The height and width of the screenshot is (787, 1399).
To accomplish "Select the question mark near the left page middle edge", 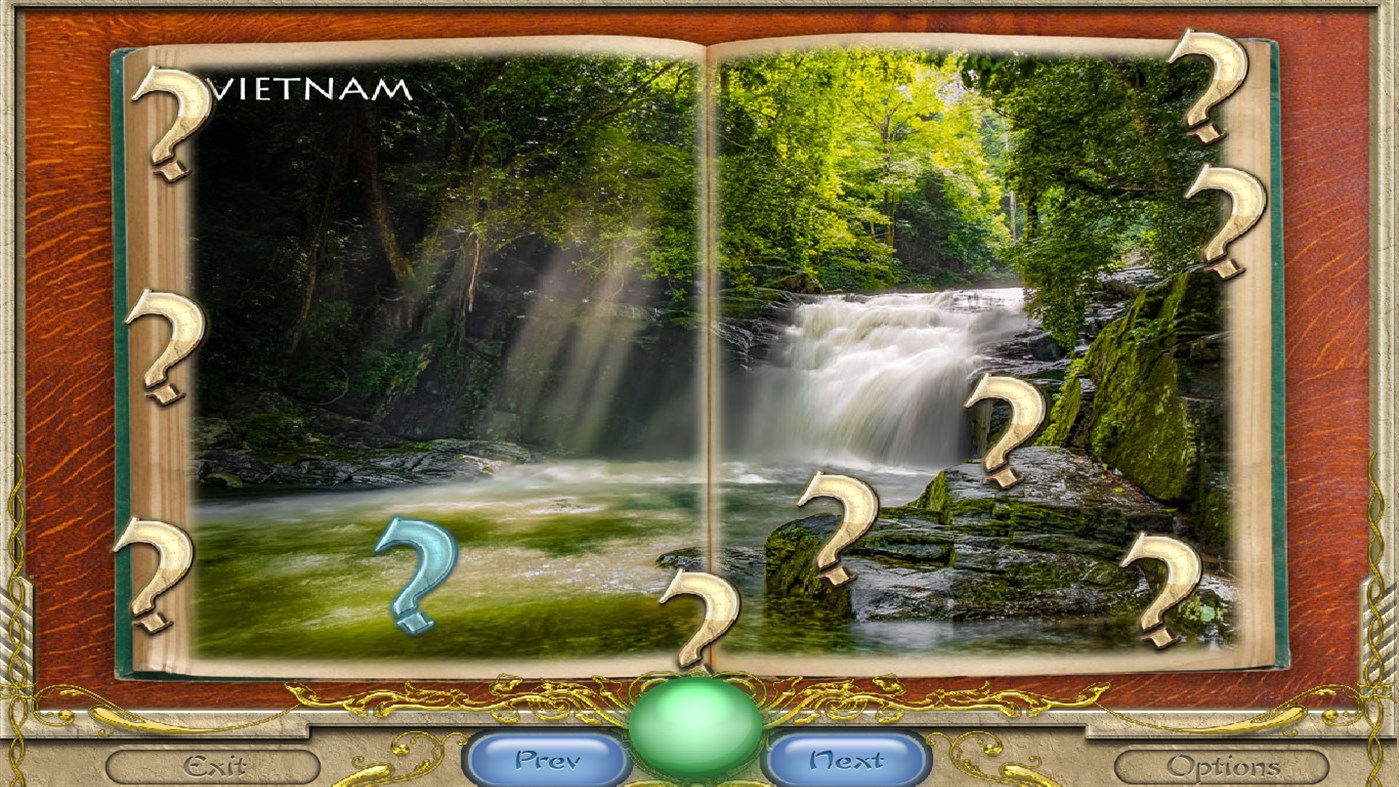I will [x=163, y=345].
